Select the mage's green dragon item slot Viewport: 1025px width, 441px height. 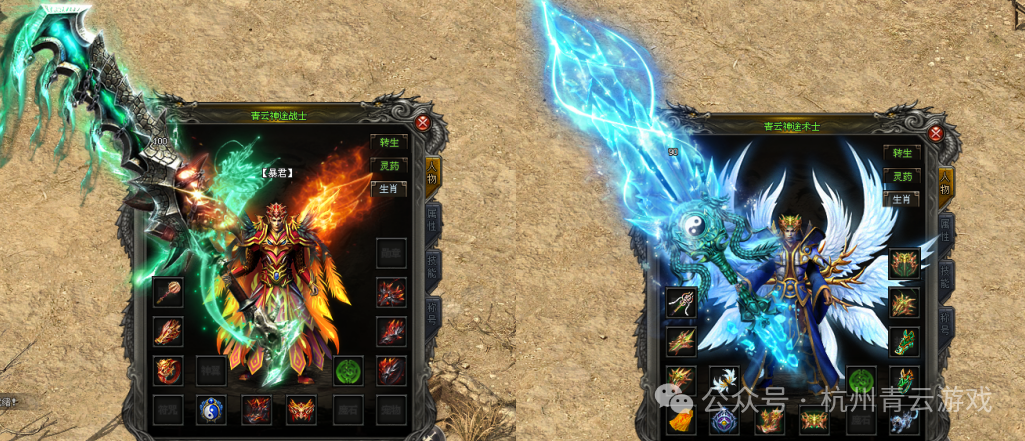coord(903,342)
